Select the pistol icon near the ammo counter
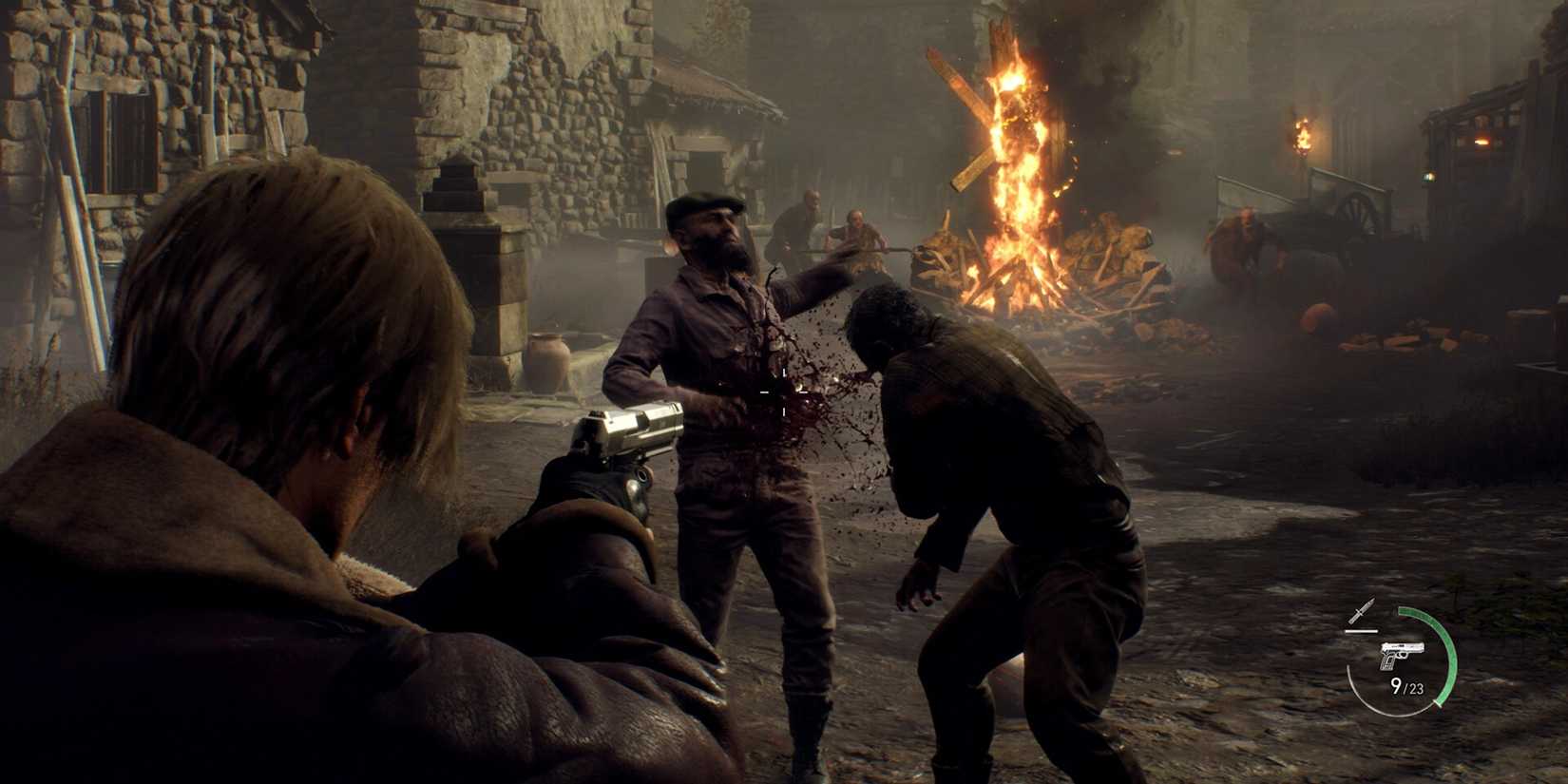This screenshot has width=1568, height=784. coord(1402,656)
